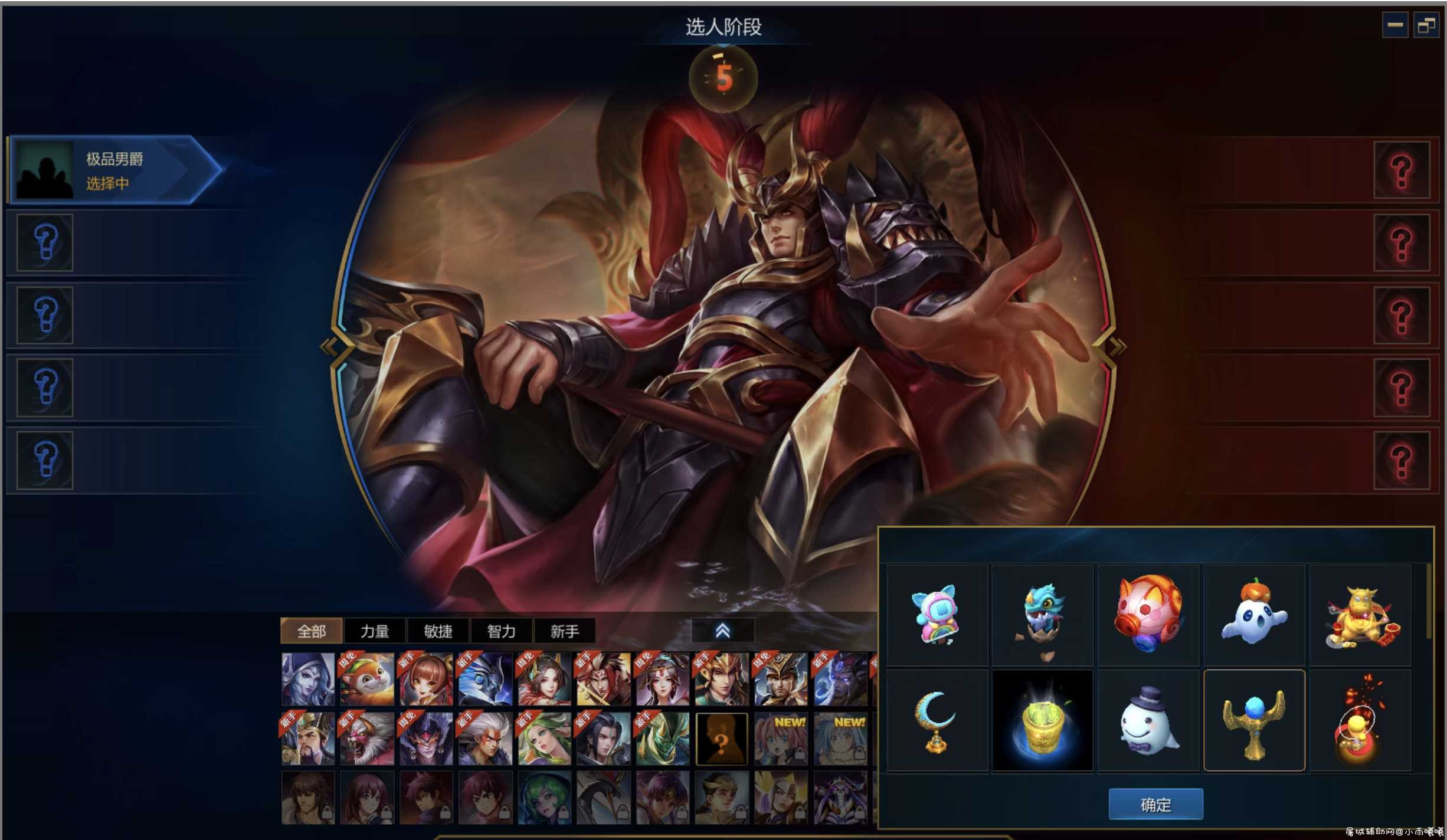Choose the pink pig balloon courier
This screenshot has height=840, width=1447.
(x=1148, y=615)
